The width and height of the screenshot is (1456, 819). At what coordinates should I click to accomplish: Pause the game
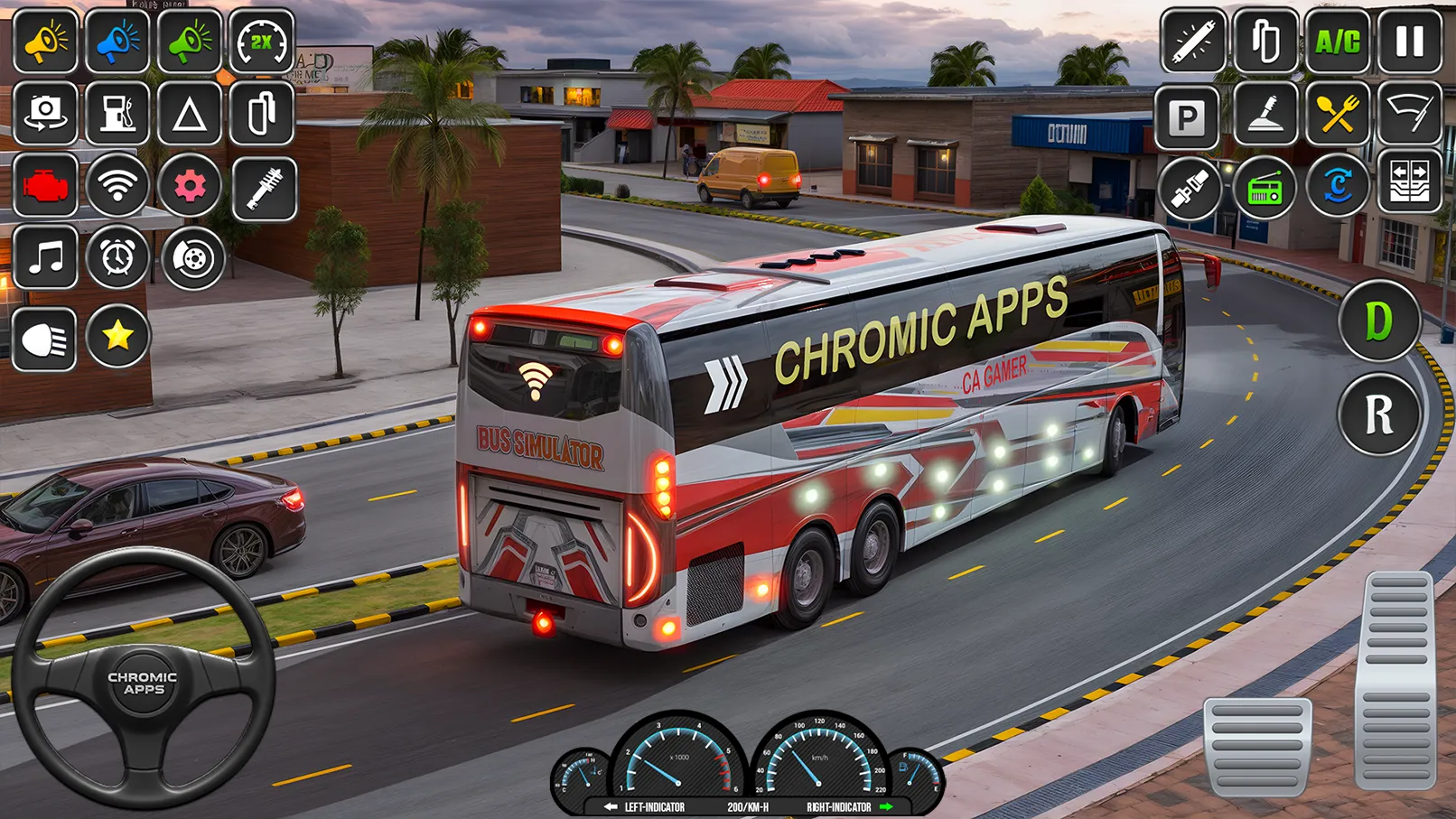point(1409,41)
